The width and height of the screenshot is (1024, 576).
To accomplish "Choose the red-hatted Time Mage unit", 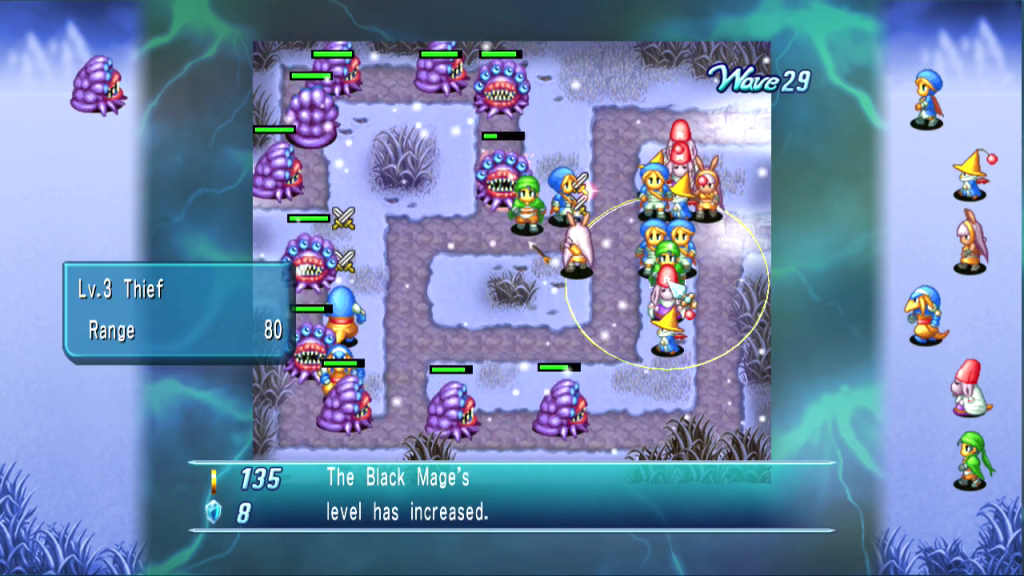I will click(968, 388).
